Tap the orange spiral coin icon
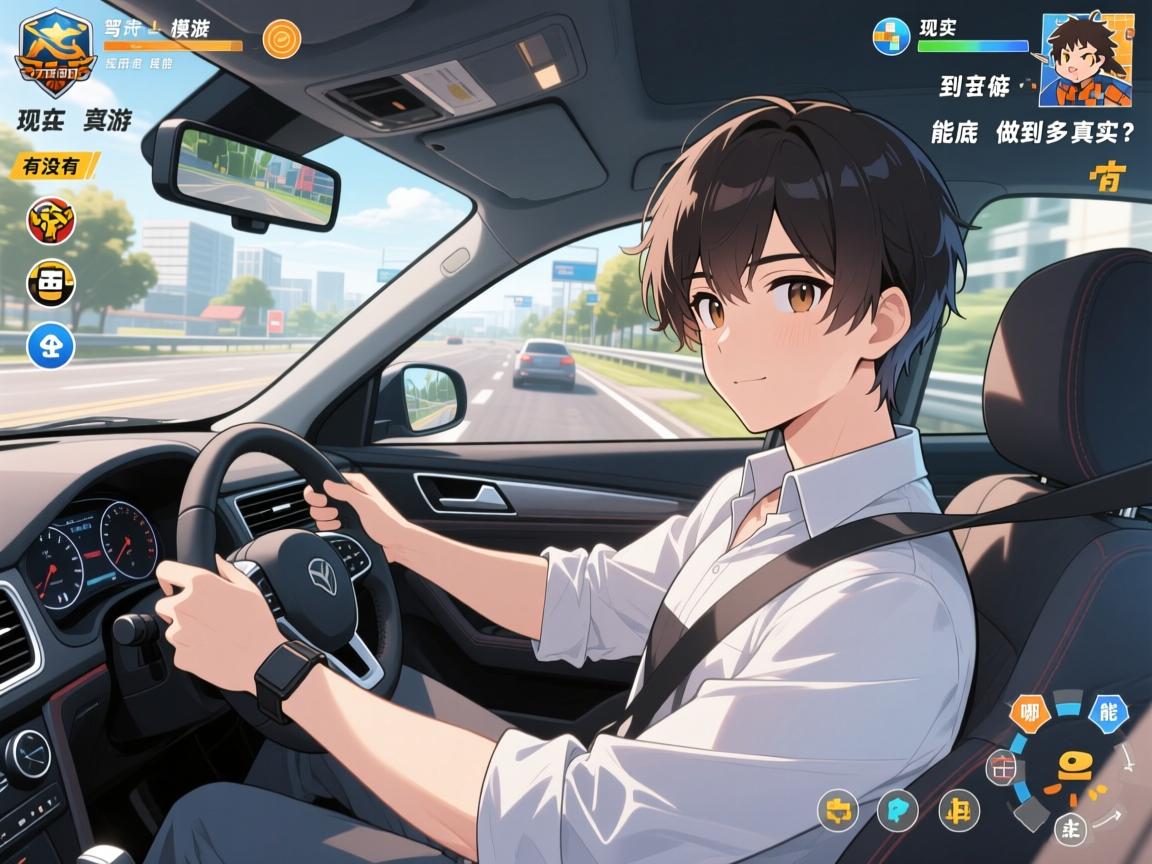The image size is (1152, 864). (x=281, y=39)
